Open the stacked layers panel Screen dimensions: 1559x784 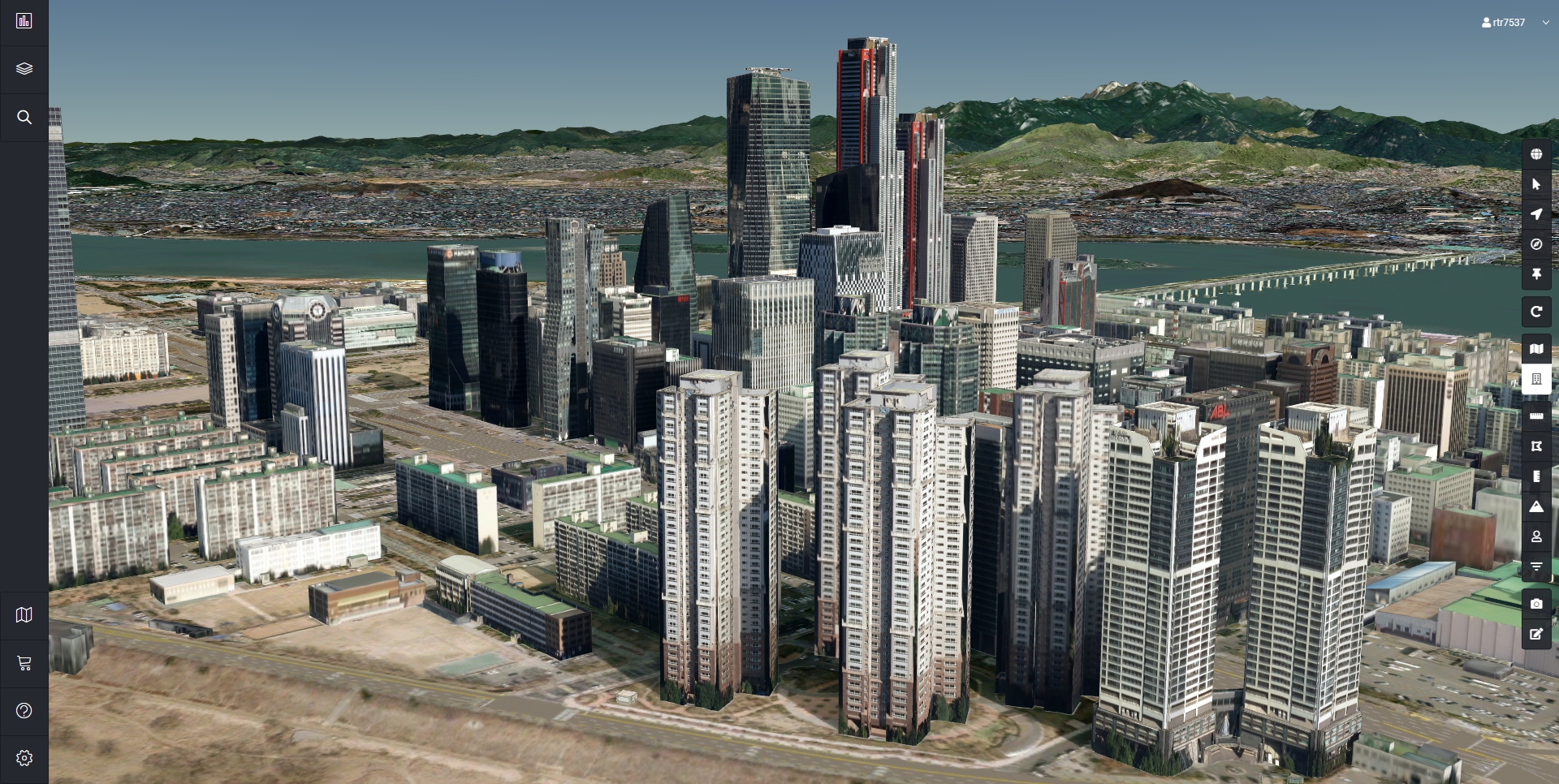click(24, 69)
